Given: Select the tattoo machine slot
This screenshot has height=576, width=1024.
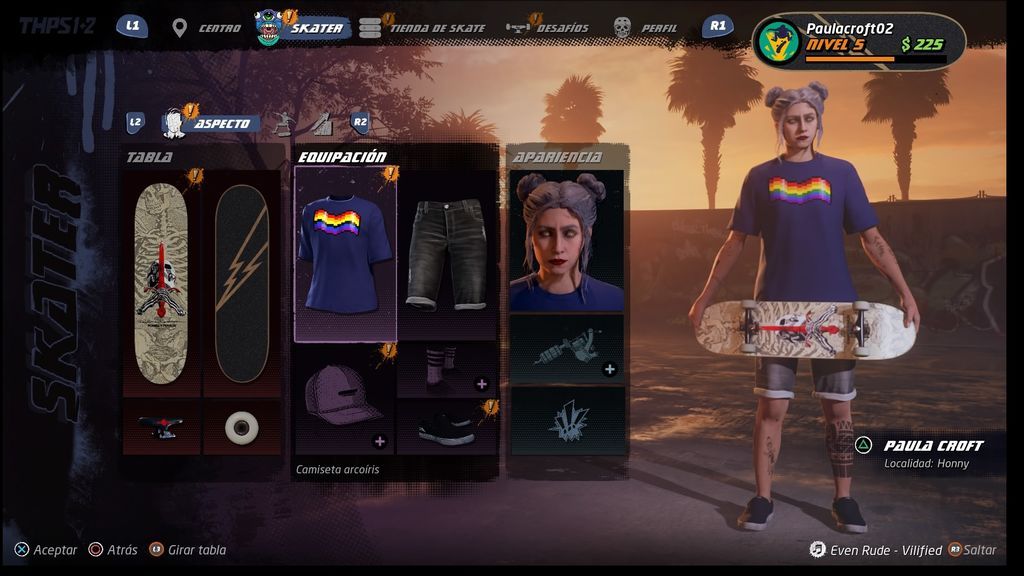Looking at the screenshot, I should pos(567,348).
